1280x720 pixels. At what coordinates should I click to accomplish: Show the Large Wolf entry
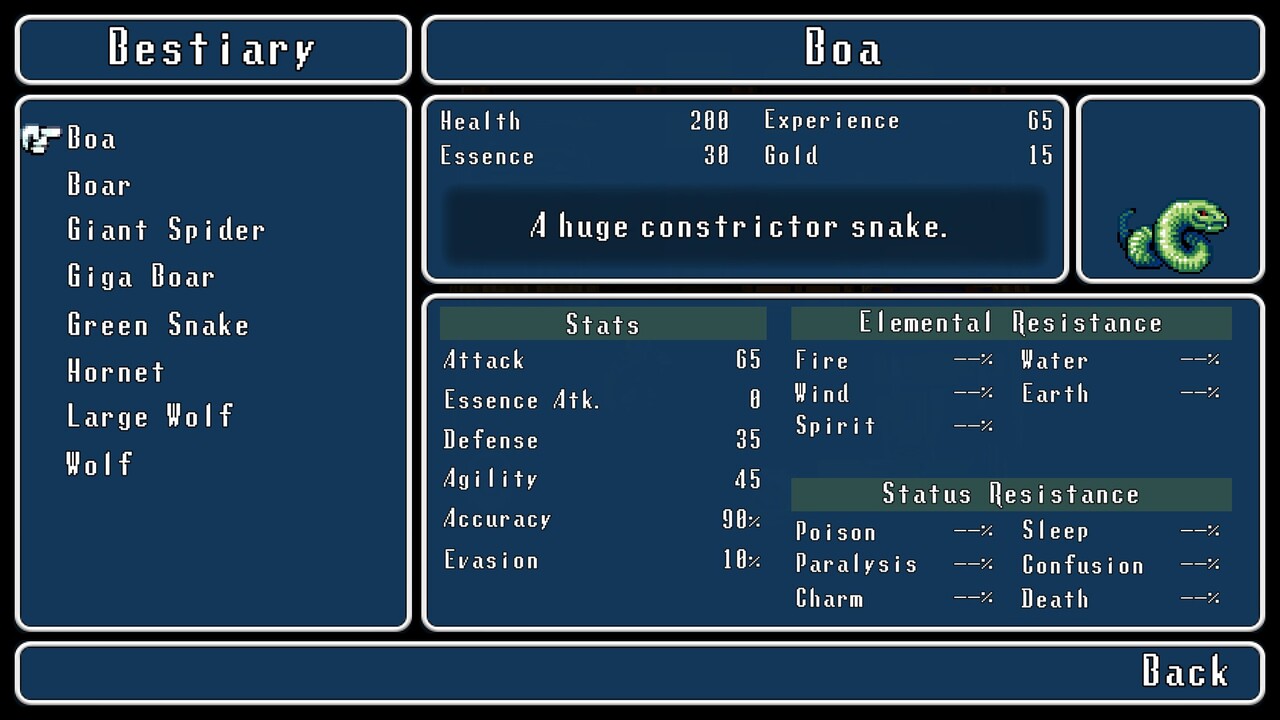coord(150,416)
